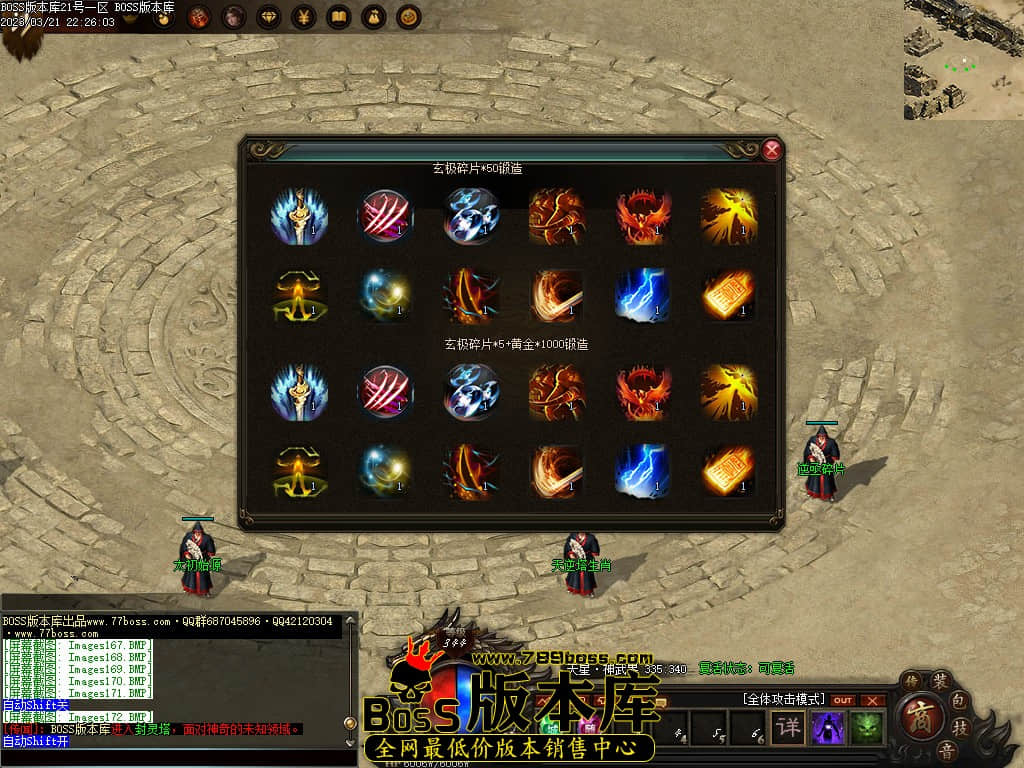Select the blue lightning icon under 玄极碎片*50锻造
Screen dimensions: 1024x768
tap(643, 295)
